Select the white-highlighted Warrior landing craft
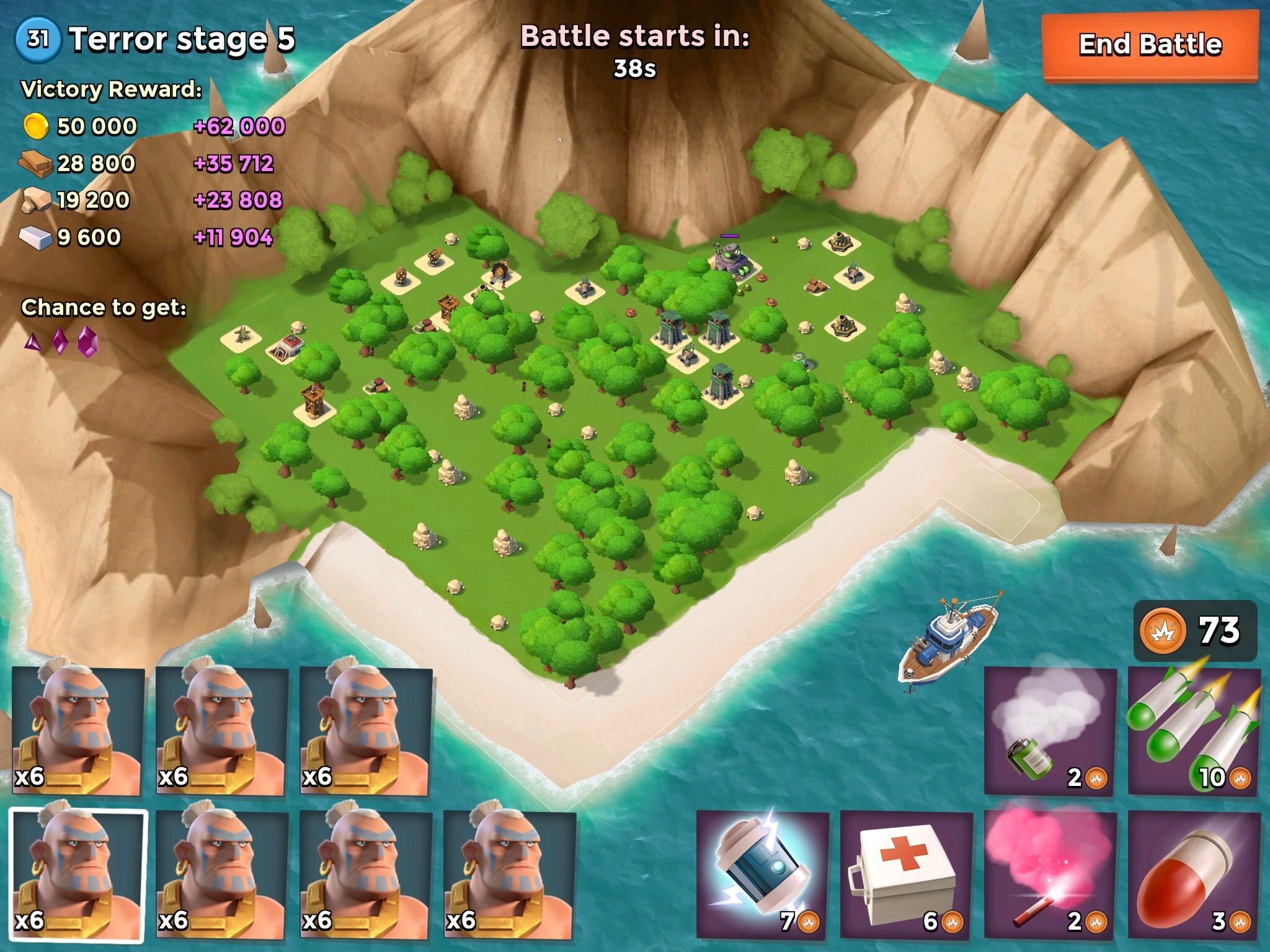This screenshot has width=1270, height=952. (x=78, y=875)
